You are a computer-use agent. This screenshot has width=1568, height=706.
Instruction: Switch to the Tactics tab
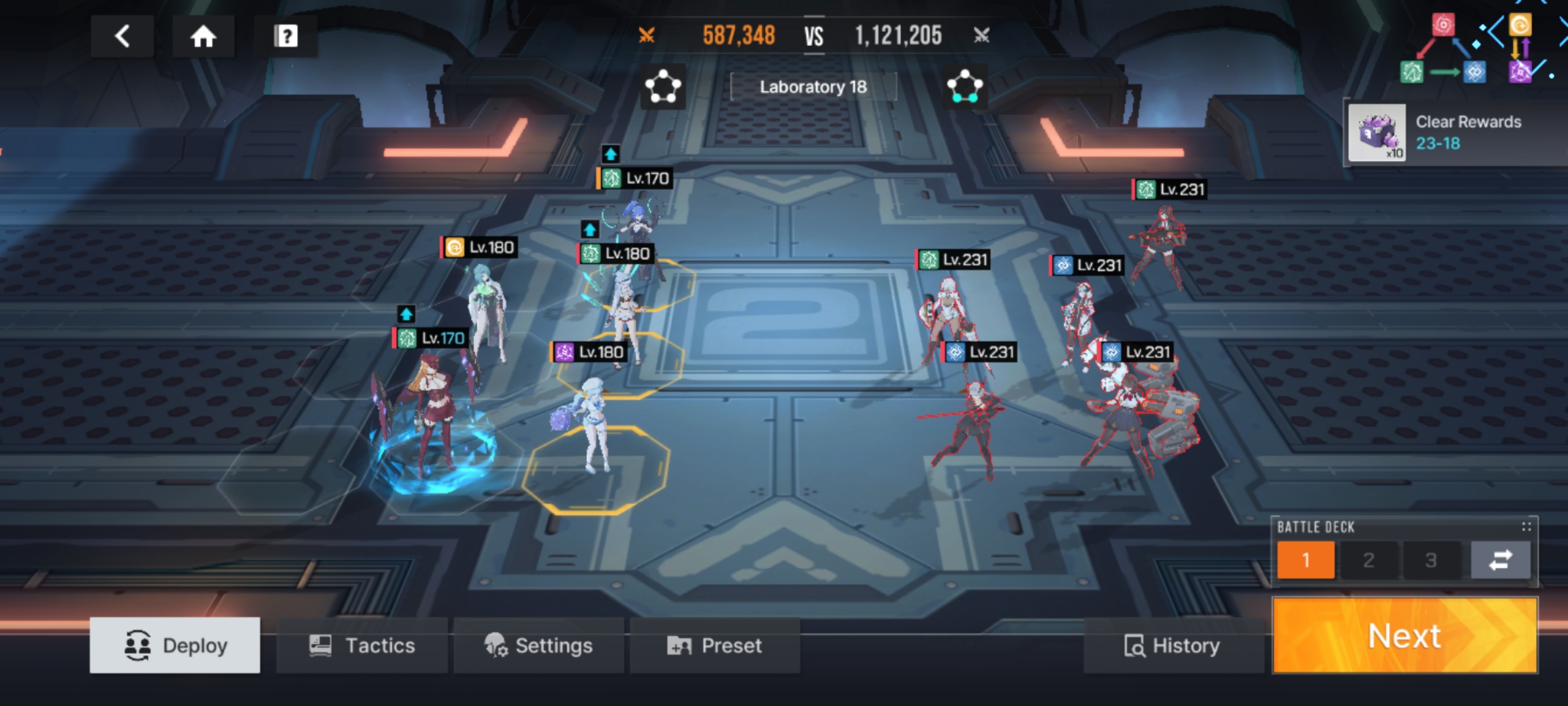362,645
